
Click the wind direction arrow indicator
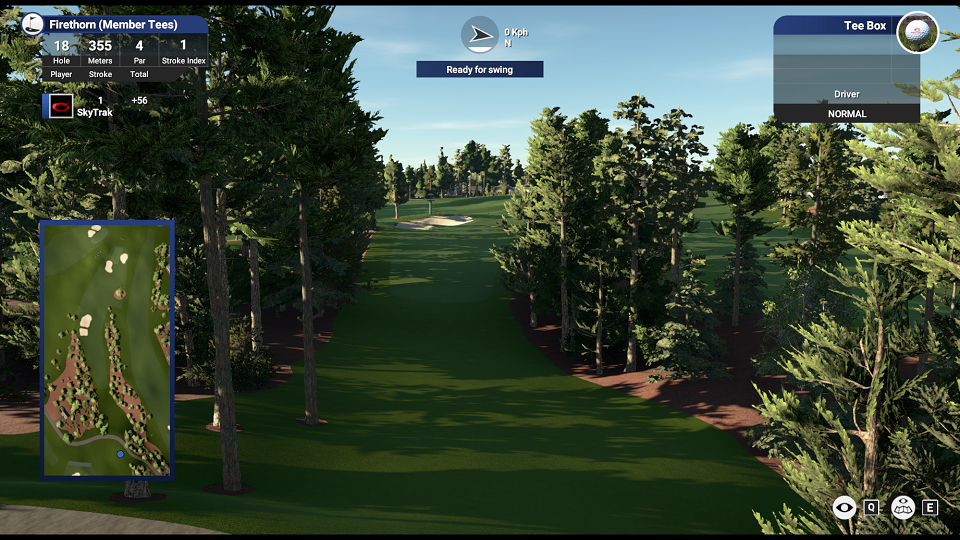480,35
